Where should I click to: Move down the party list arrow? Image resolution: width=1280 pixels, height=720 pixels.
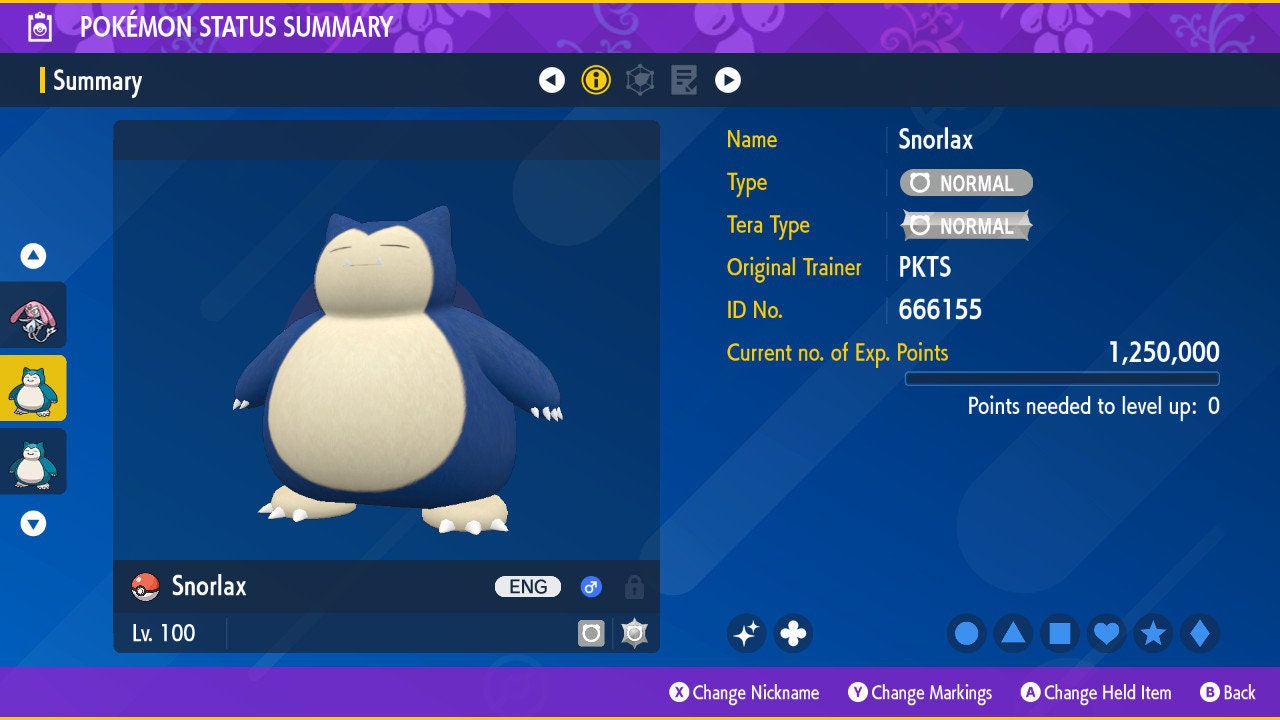point(34,523)
